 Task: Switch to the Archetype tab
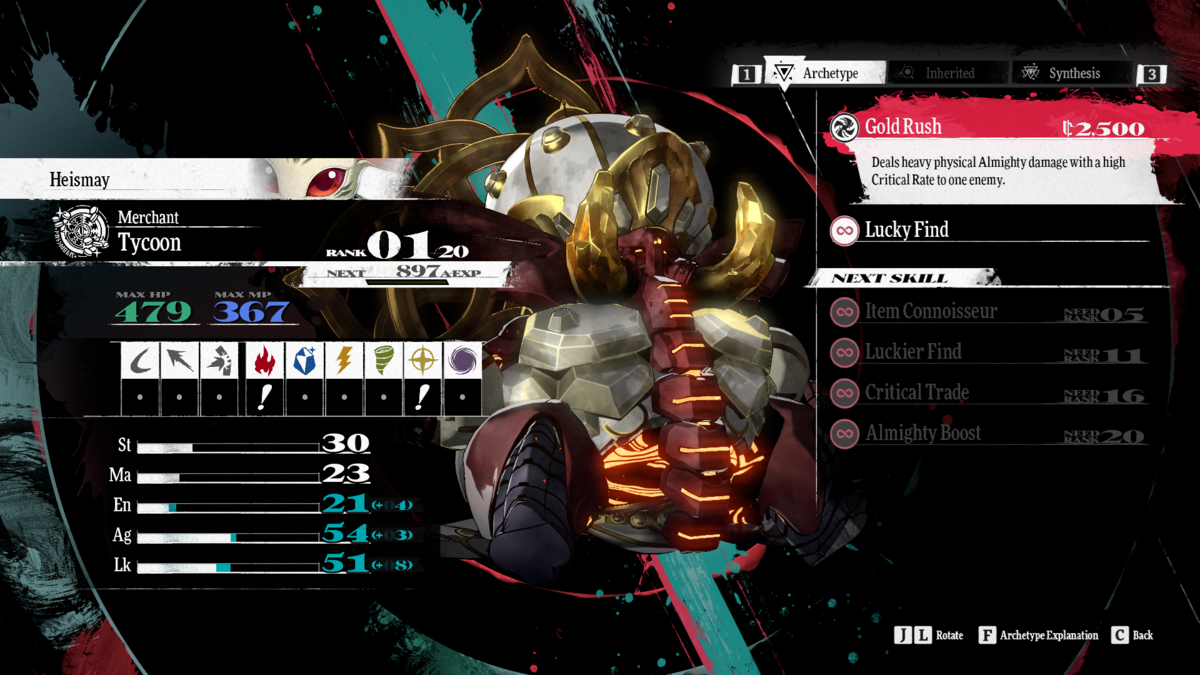pos(825,73)
